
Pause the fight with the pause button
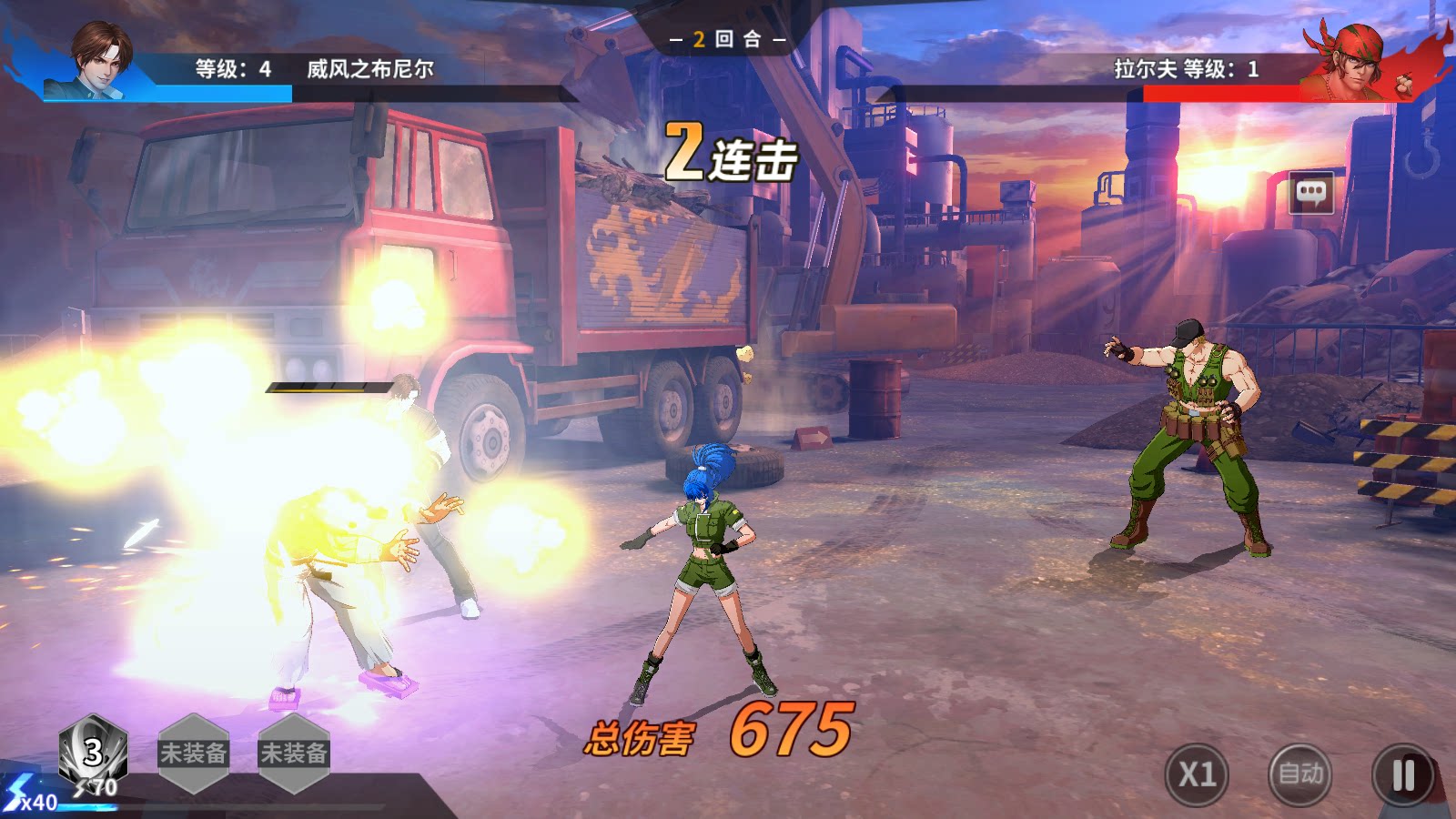click(x=1403, y=775)
